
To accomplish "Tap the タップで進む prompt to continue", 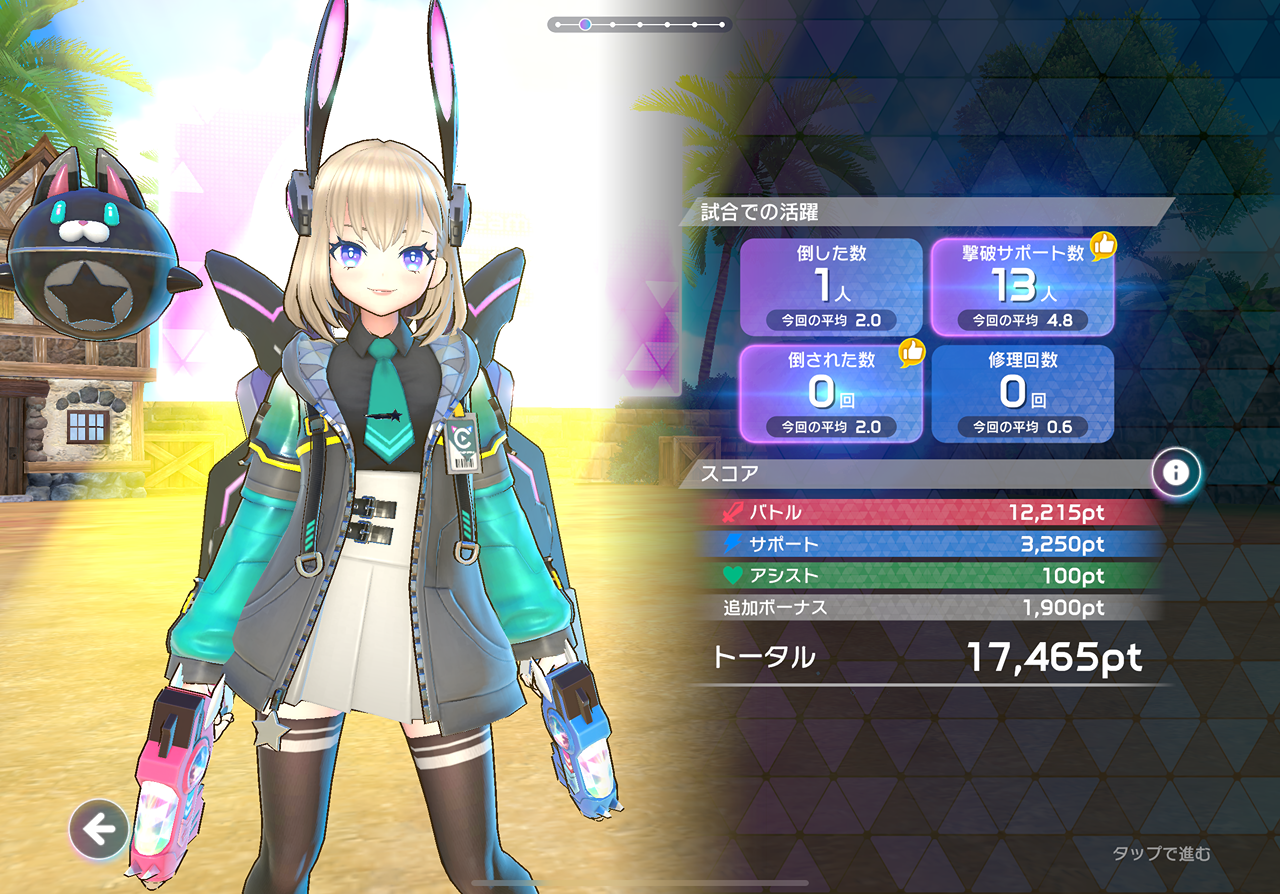I will (x=1161, y=853).
